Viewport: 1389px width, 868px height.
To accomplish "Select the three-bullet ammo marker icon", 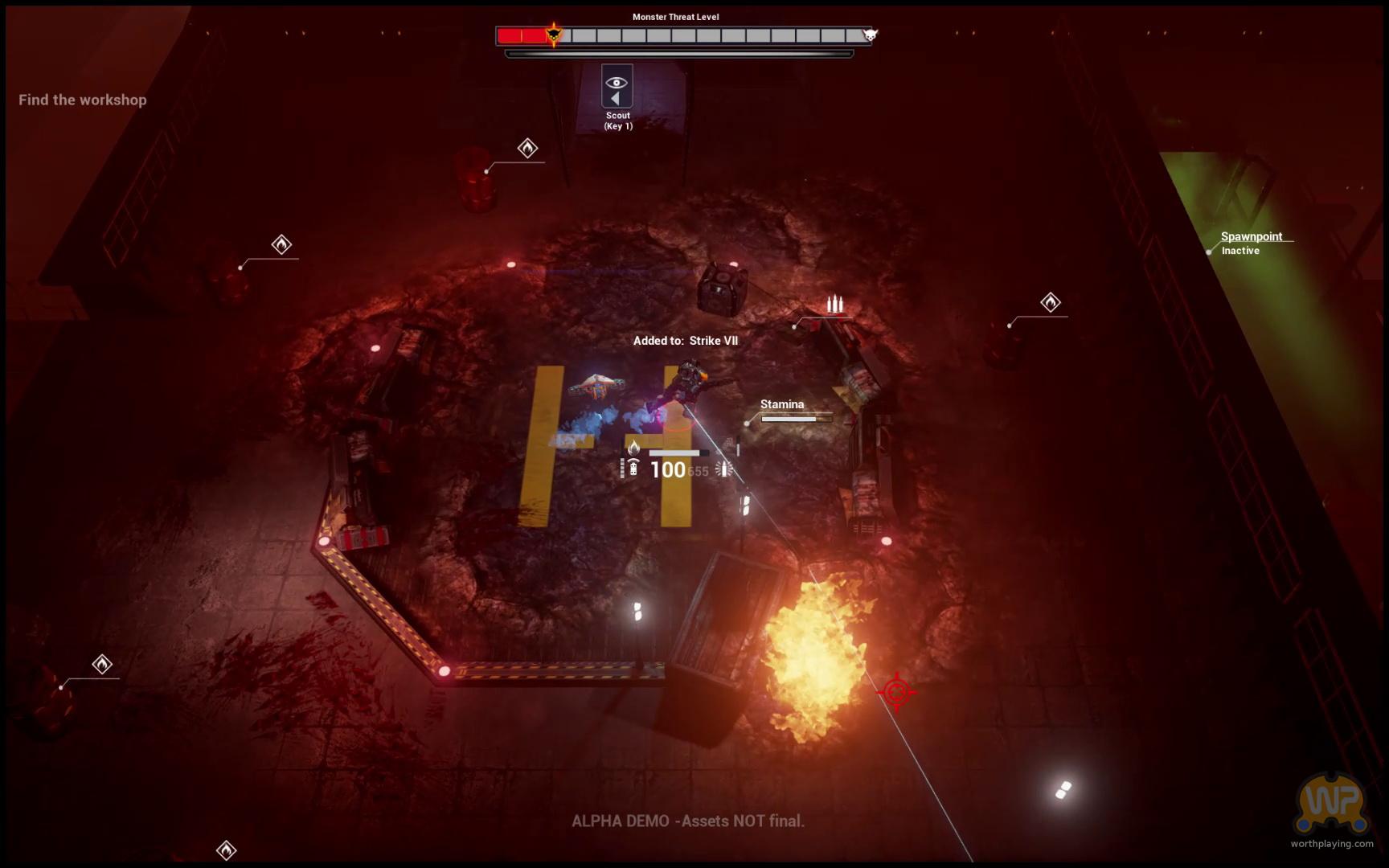I will 835,304.
